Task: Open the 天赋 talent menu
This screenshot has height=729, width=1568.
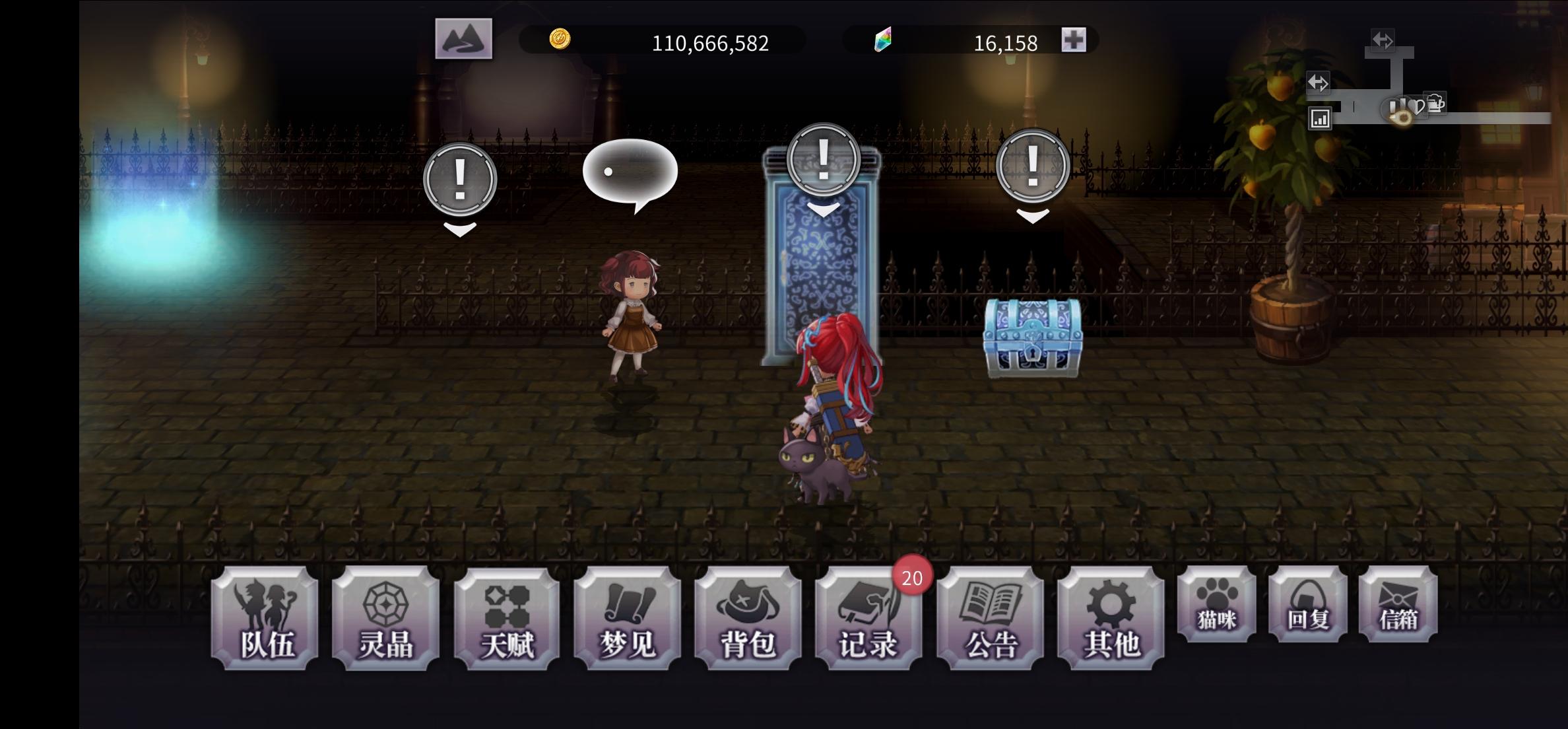Action: (507, 619)
